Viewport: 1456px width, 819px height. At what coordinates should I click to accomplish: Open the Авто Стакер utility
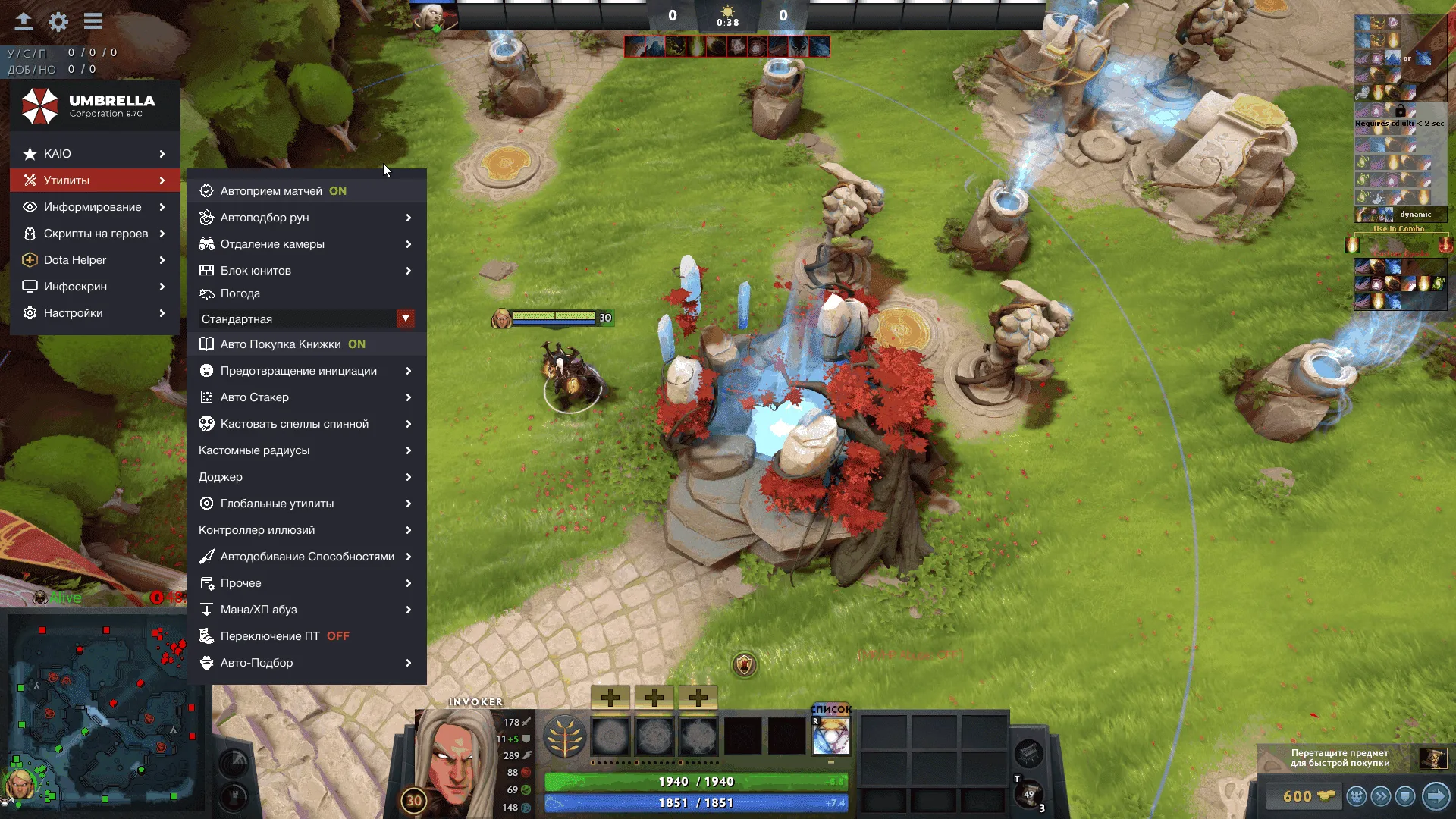pyautogui.click(x=253, y=397)
